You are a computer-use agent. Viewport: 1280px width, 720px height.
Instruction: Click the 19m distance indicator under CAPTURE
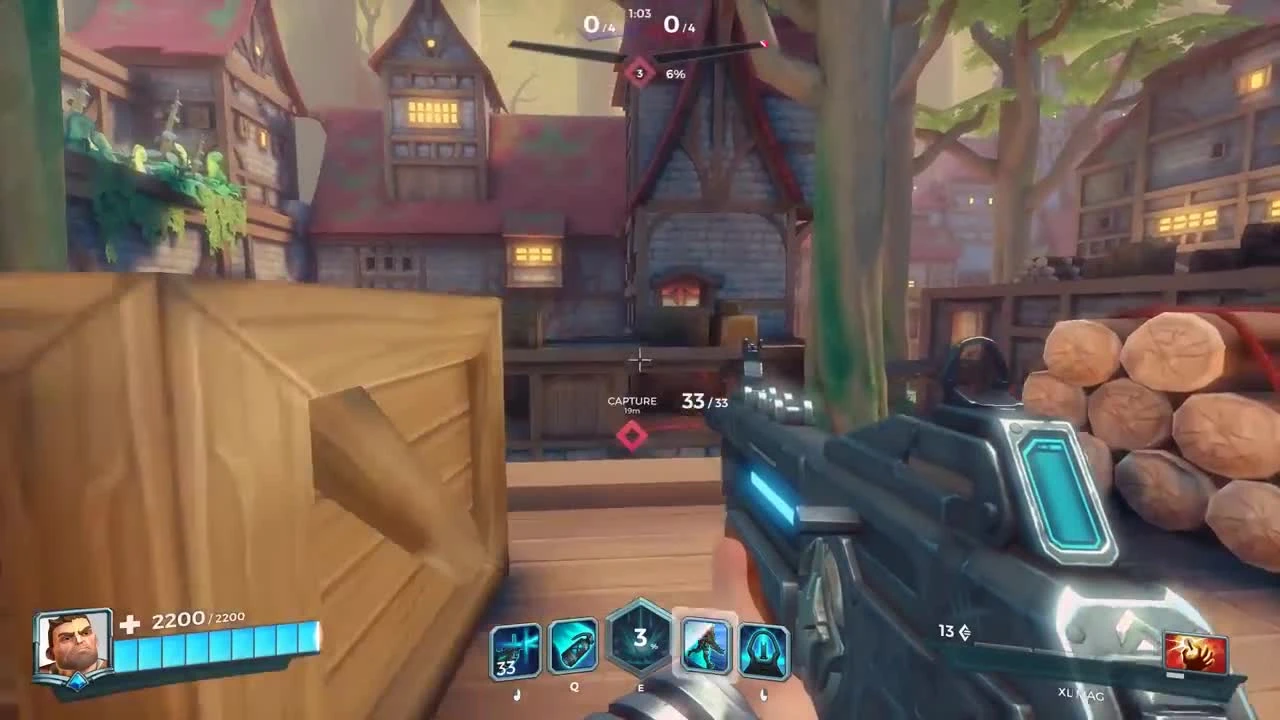(631, 413)
